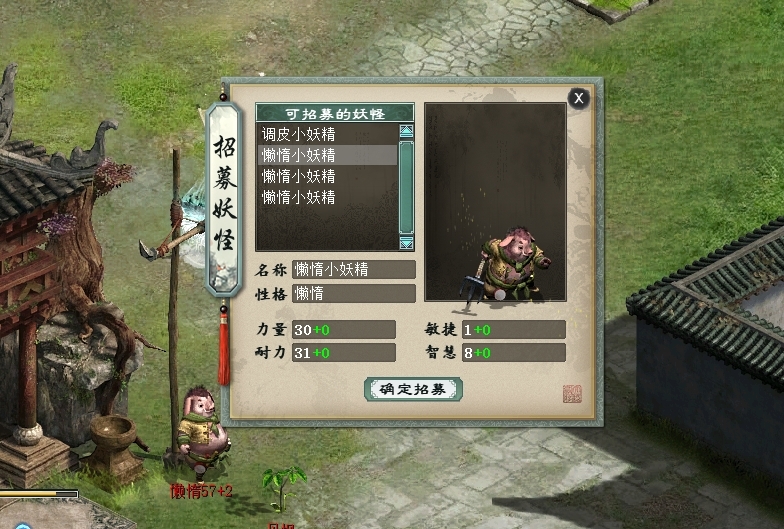Close the 招募妖怪 recruitment window

tap(578, 98)
